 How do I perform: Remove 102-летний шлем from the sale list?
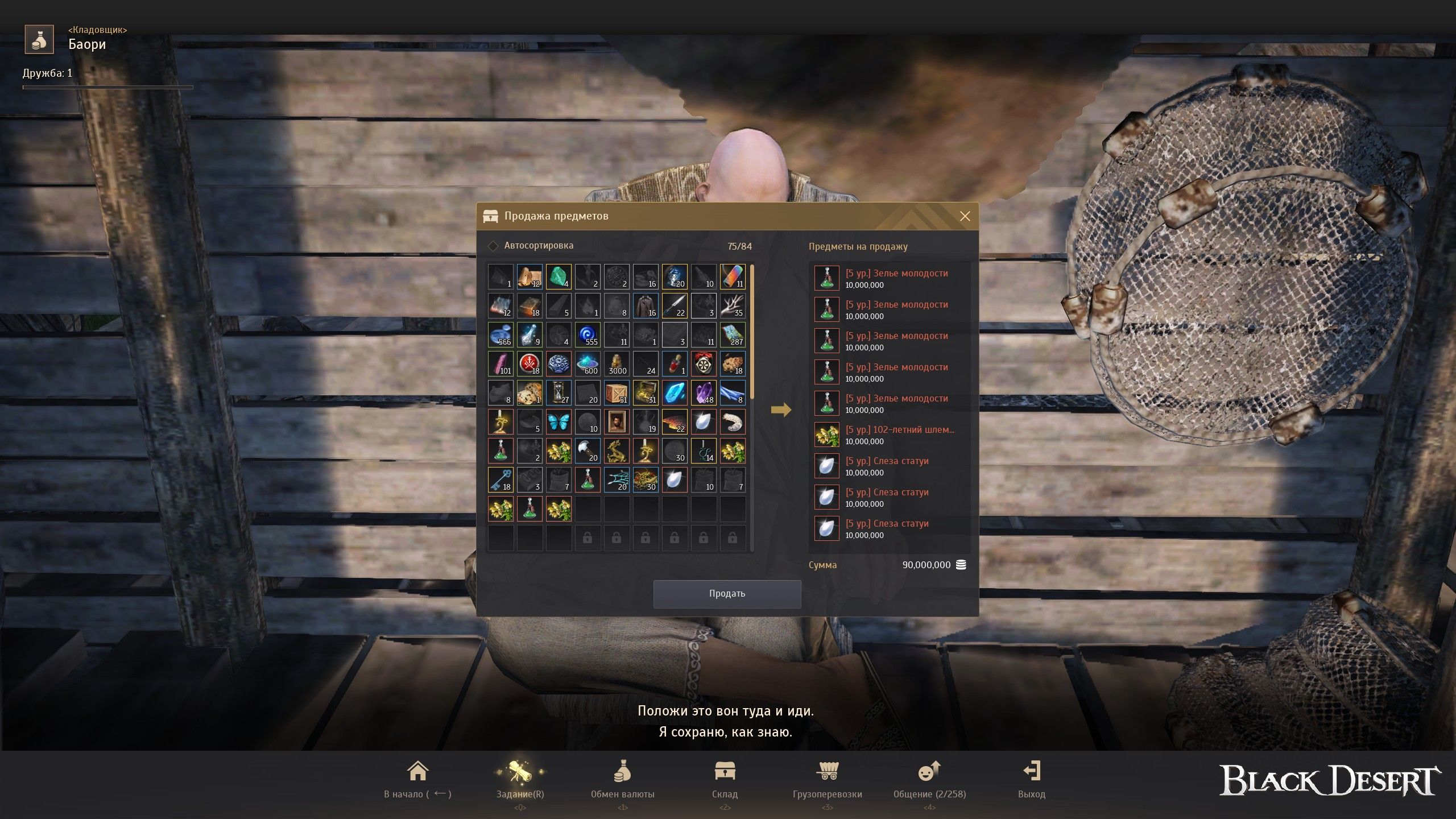pyautogui.click(x=826, y=435)
